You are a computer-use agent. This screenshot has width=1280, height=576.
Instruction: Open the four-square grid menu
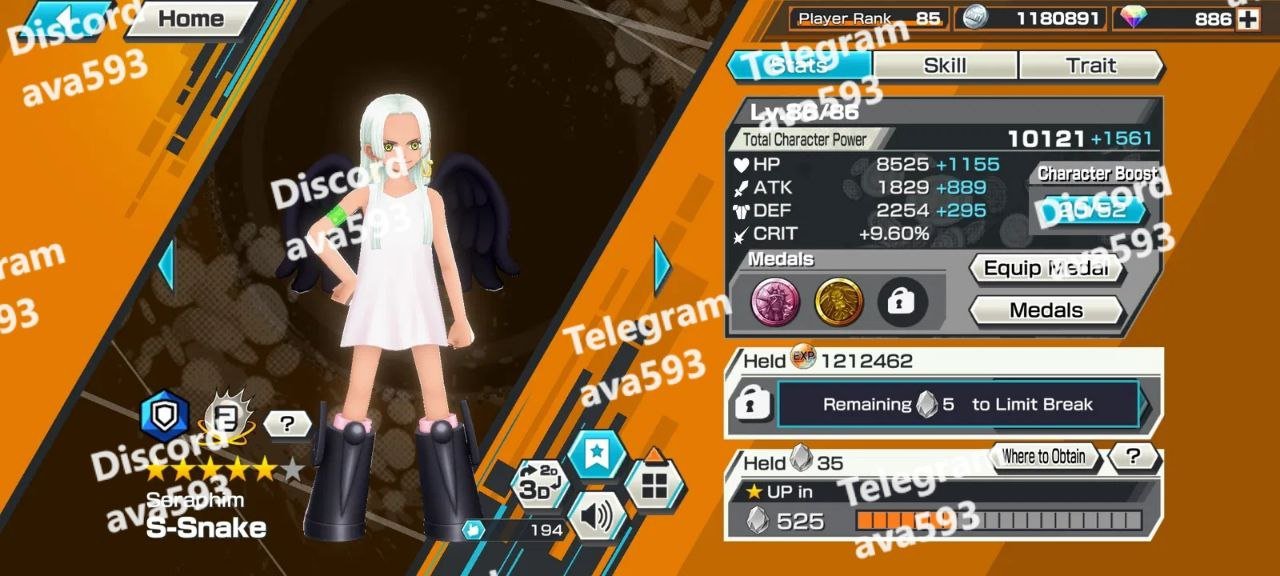tap(654, 485)
